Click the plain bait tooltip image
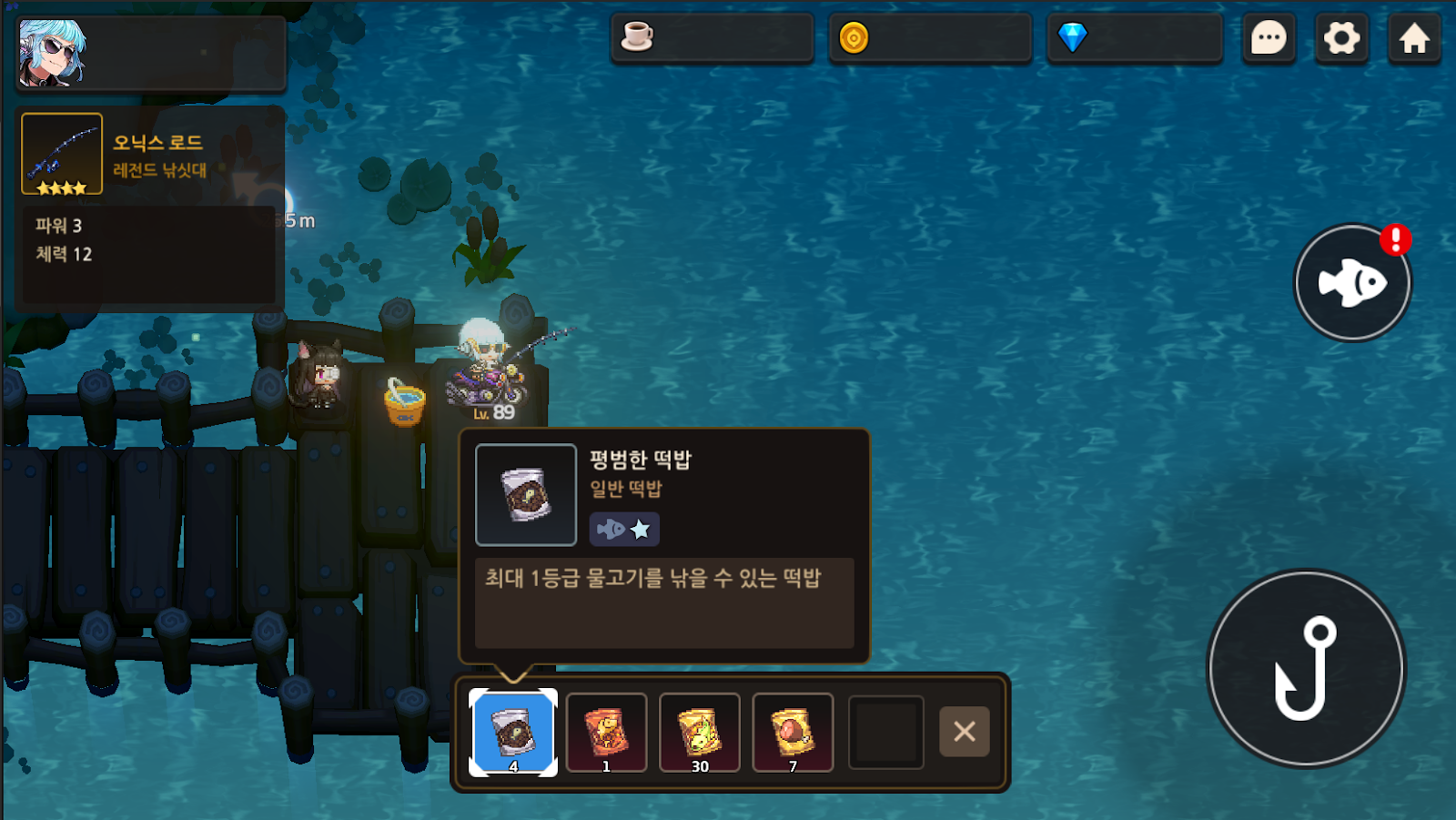Viewport: 1456px width, 820px height. 526,495
